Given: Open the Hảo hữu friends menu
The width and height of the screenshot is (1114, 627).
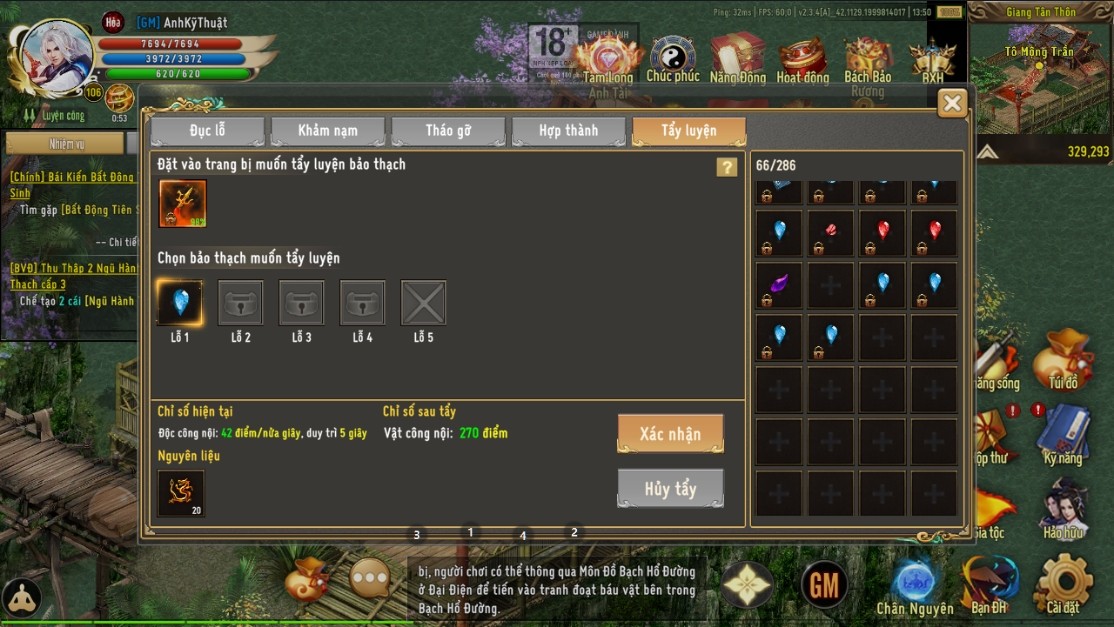Looking at the screenshot, I should pyautogui.click(x=1063, y=508).
